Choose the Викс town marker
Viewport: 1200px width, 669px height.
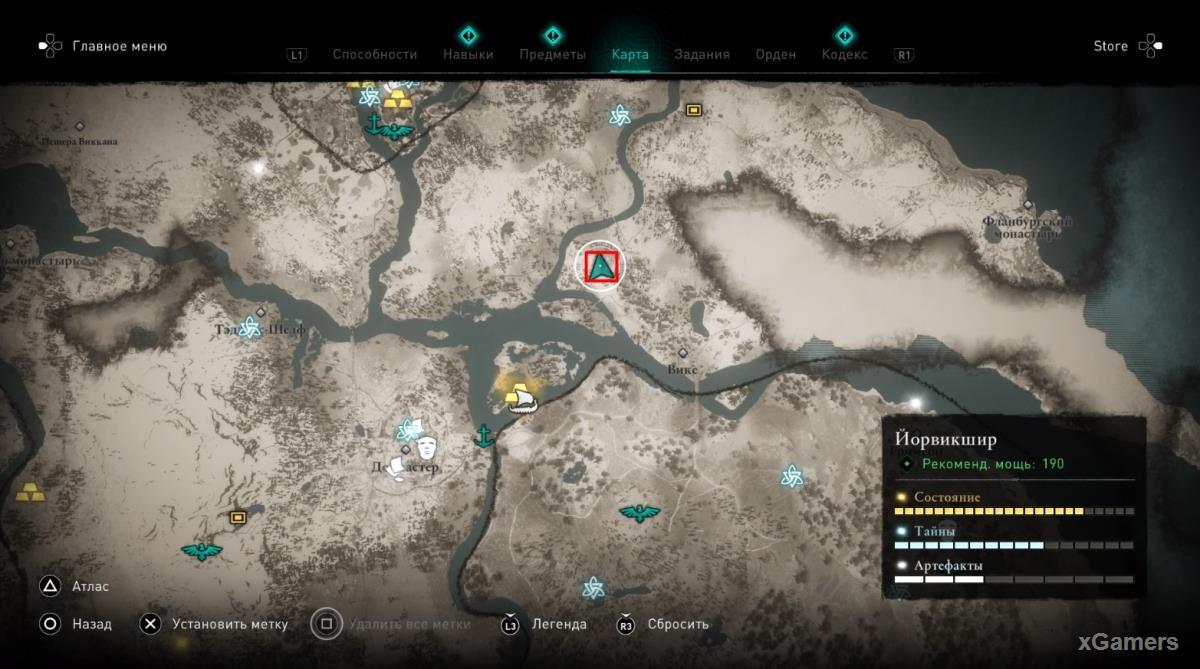(683, 353)
